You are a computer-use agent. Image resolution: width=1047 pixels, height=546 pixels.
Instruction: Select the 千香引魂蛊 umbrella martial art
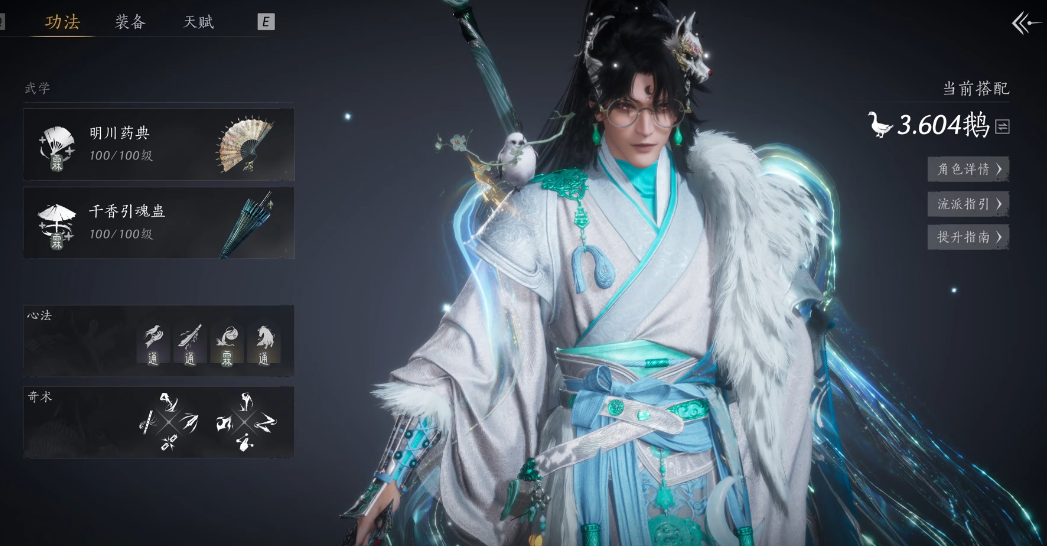(x=159, y=223)
